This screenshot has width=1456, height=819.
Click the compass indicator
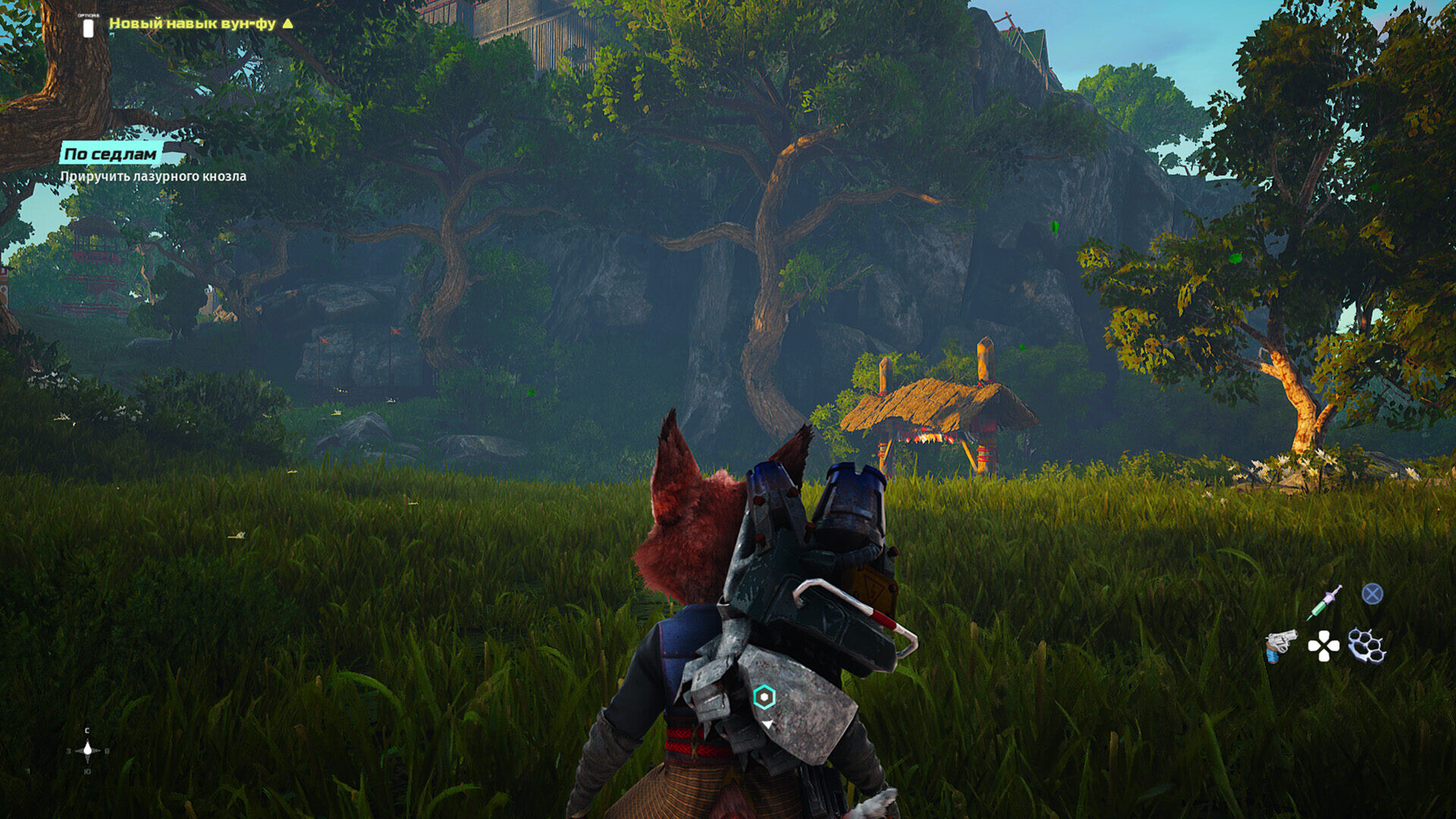[87, 751]
